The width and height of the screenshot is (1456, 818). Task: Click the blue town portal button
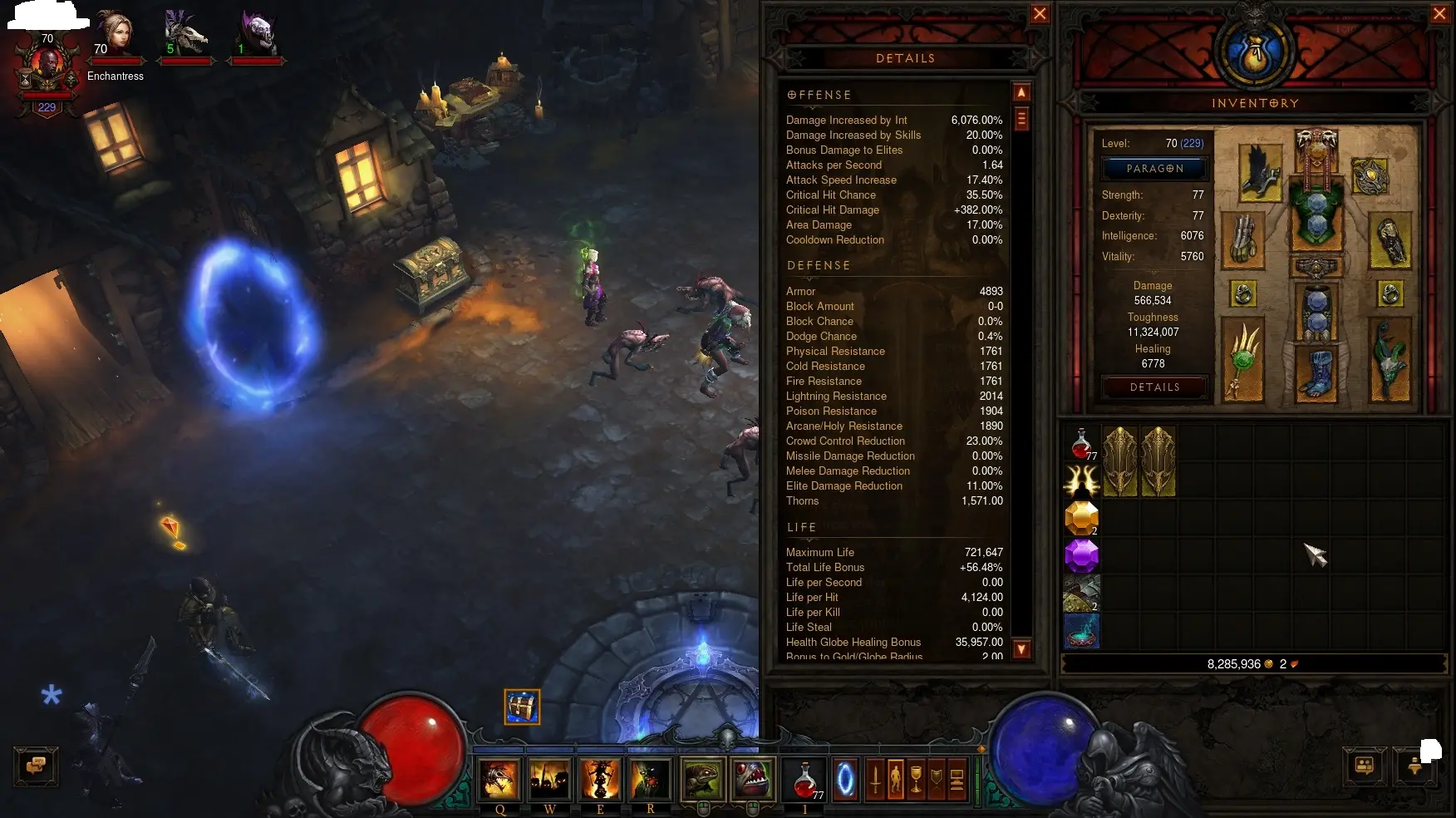click(845, 780)
